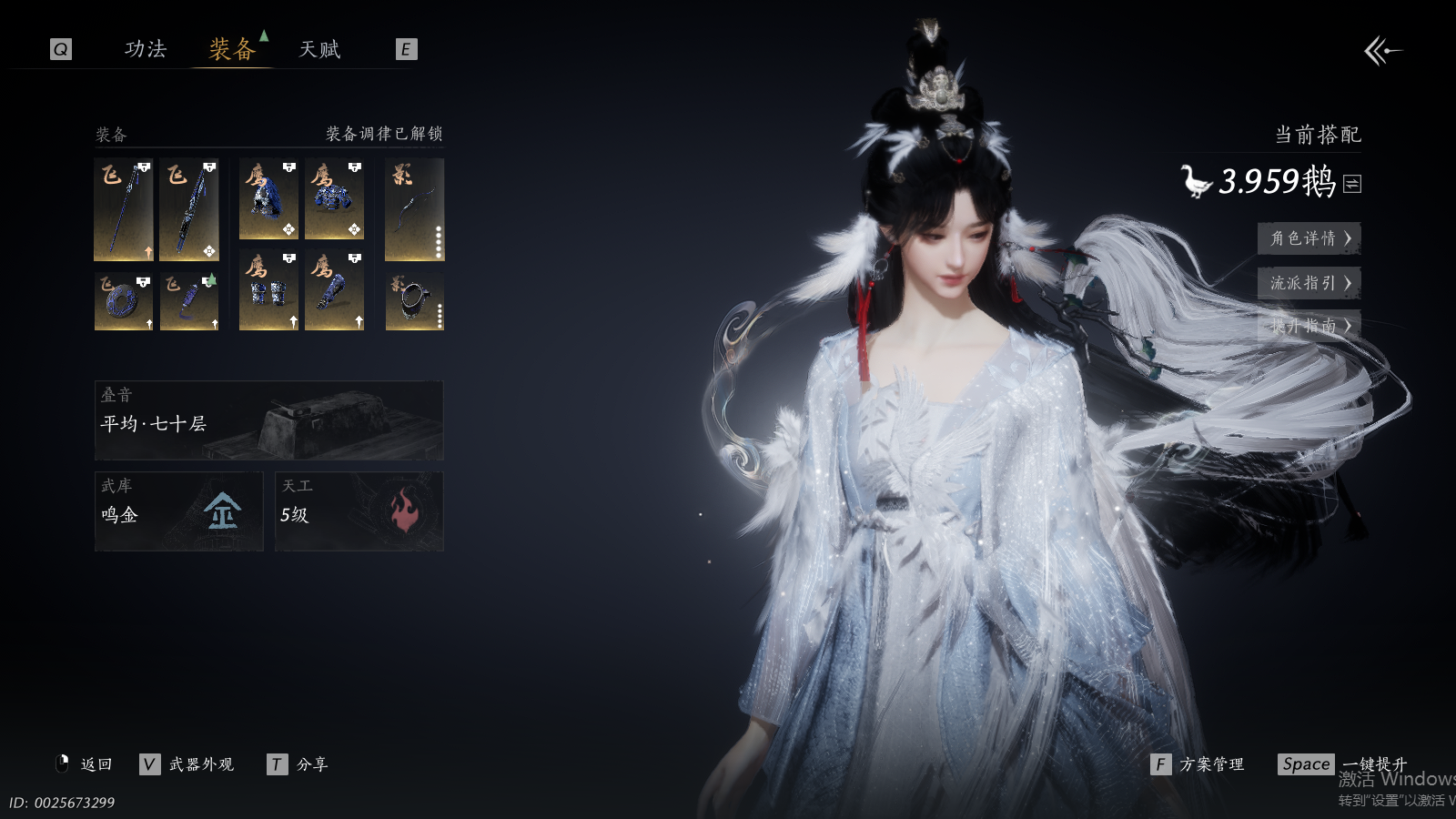Screen dimensions: 1456x819
Task: Open the ring equipment slot
Action: (x=414, y=301)
